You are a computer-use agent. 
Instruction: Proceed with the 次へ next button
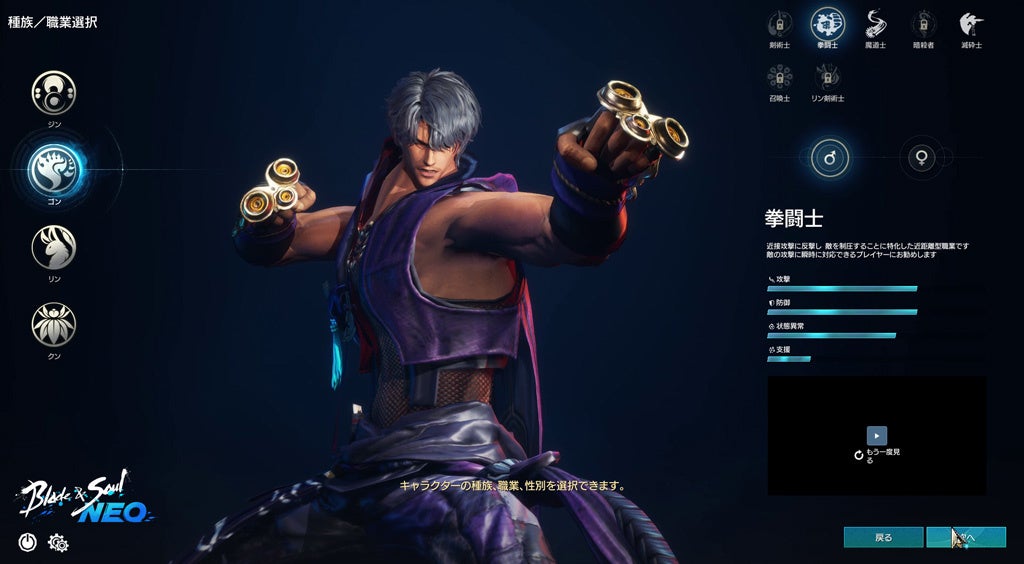coord(965,538)
